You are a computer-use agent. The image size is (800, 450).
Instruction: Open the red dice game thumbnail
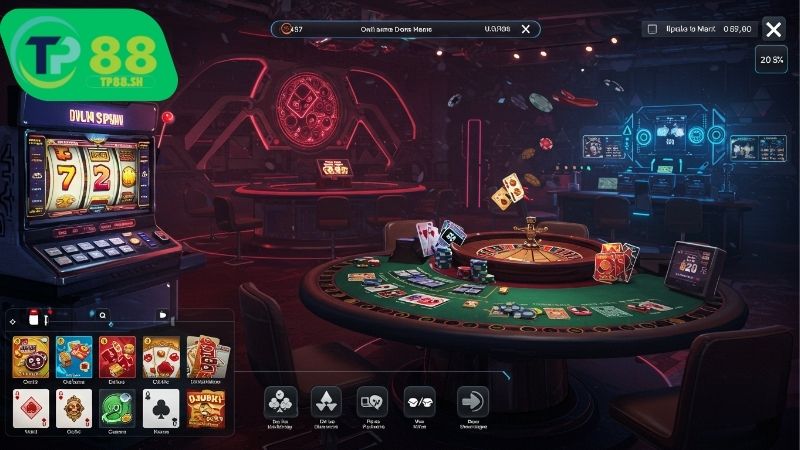(x=118, y=356)
